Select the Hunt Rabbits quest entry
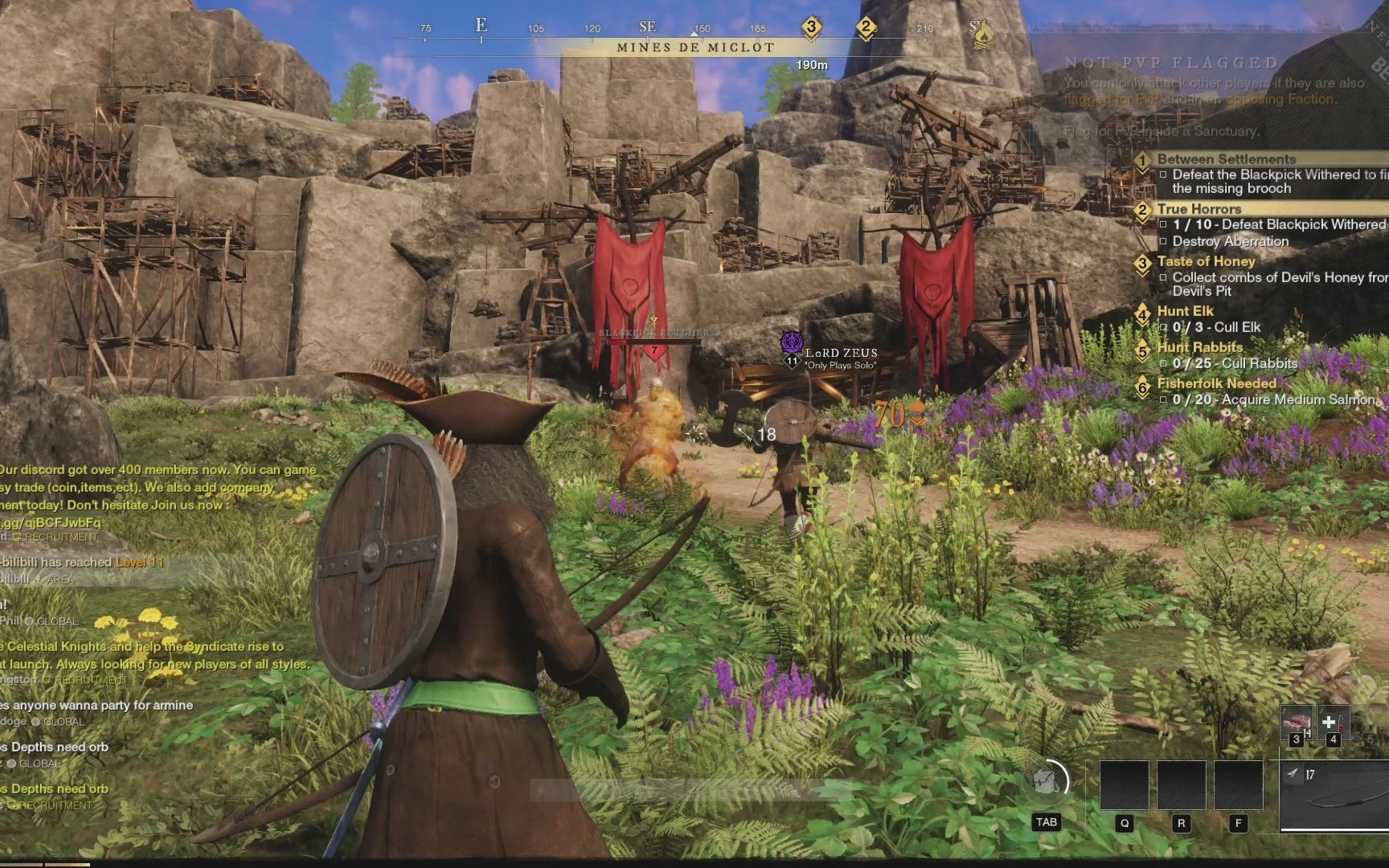This screenshot has width=1389, height=868. 1199,347
